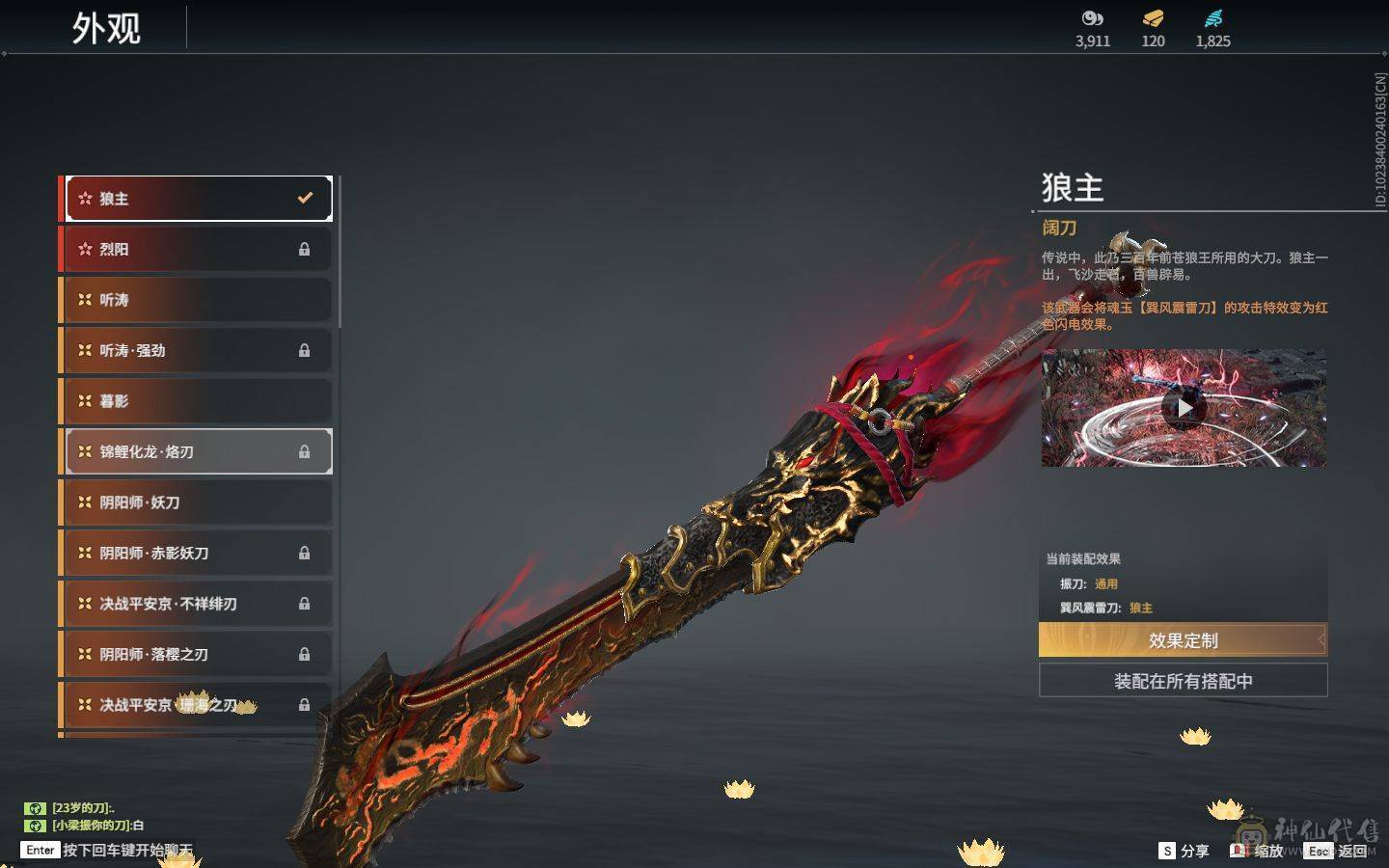This screenshot has height=868, width=1389.
Task: Click the 分享 share button
Action: click(x=1184, y=851)
